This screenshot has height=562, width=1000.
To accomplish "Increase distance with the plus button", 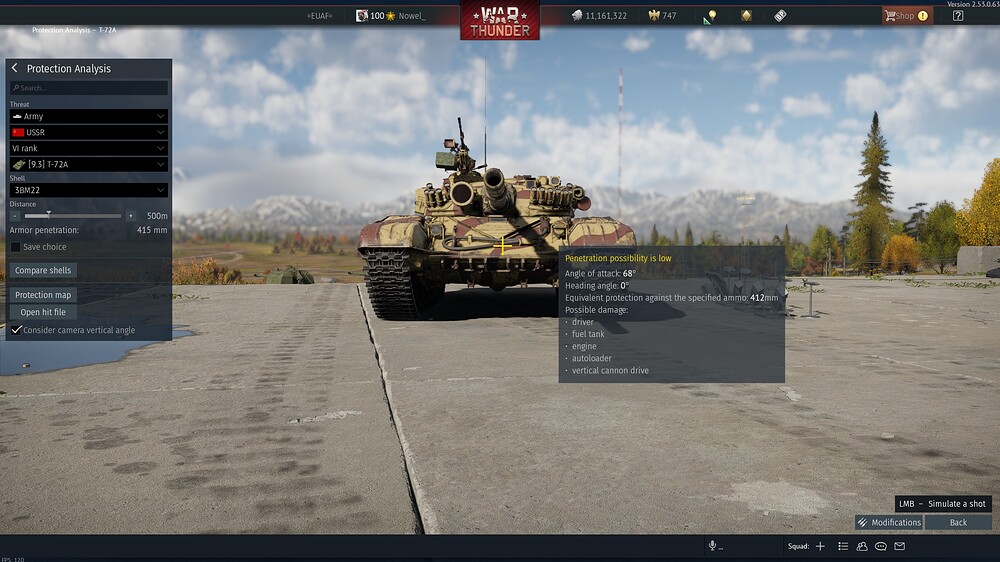I will click(x=130, y=216).
